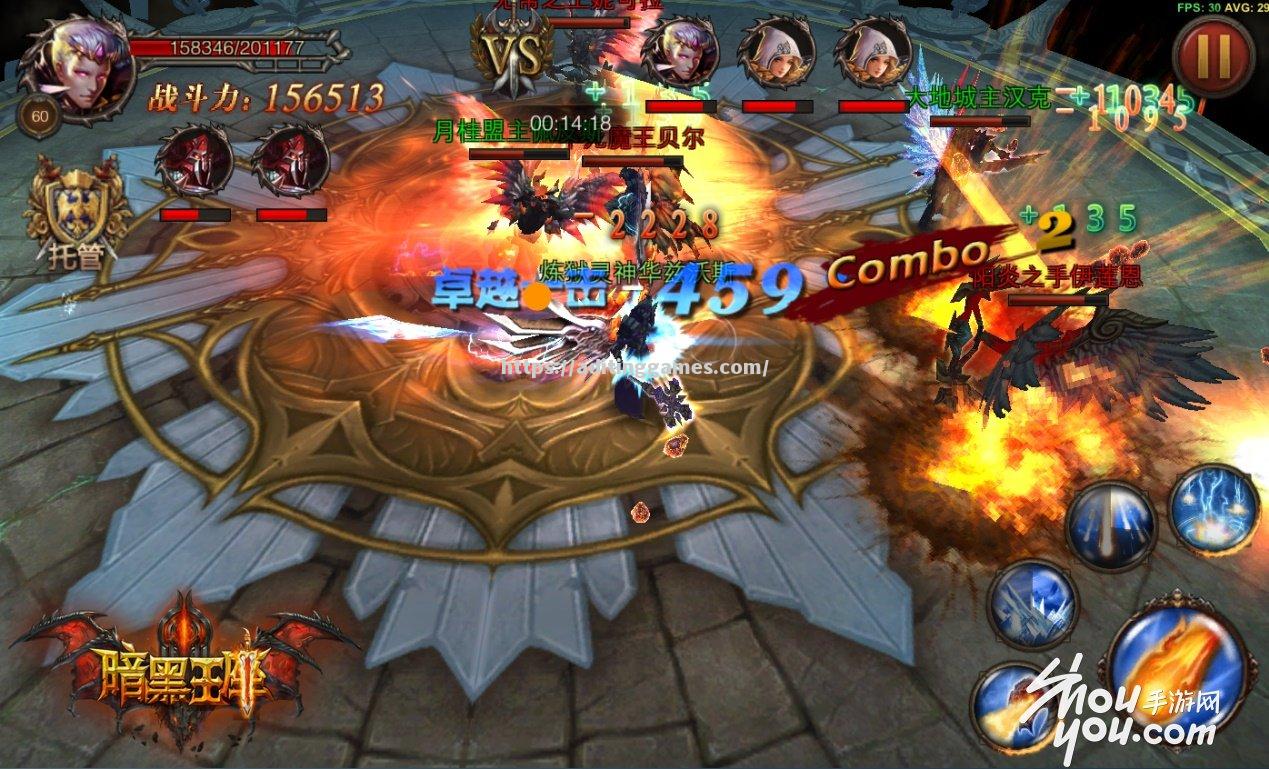Pause the battle with the pause button
This screenshot has height=769, width=1269.
click(x=1213, y=56)
